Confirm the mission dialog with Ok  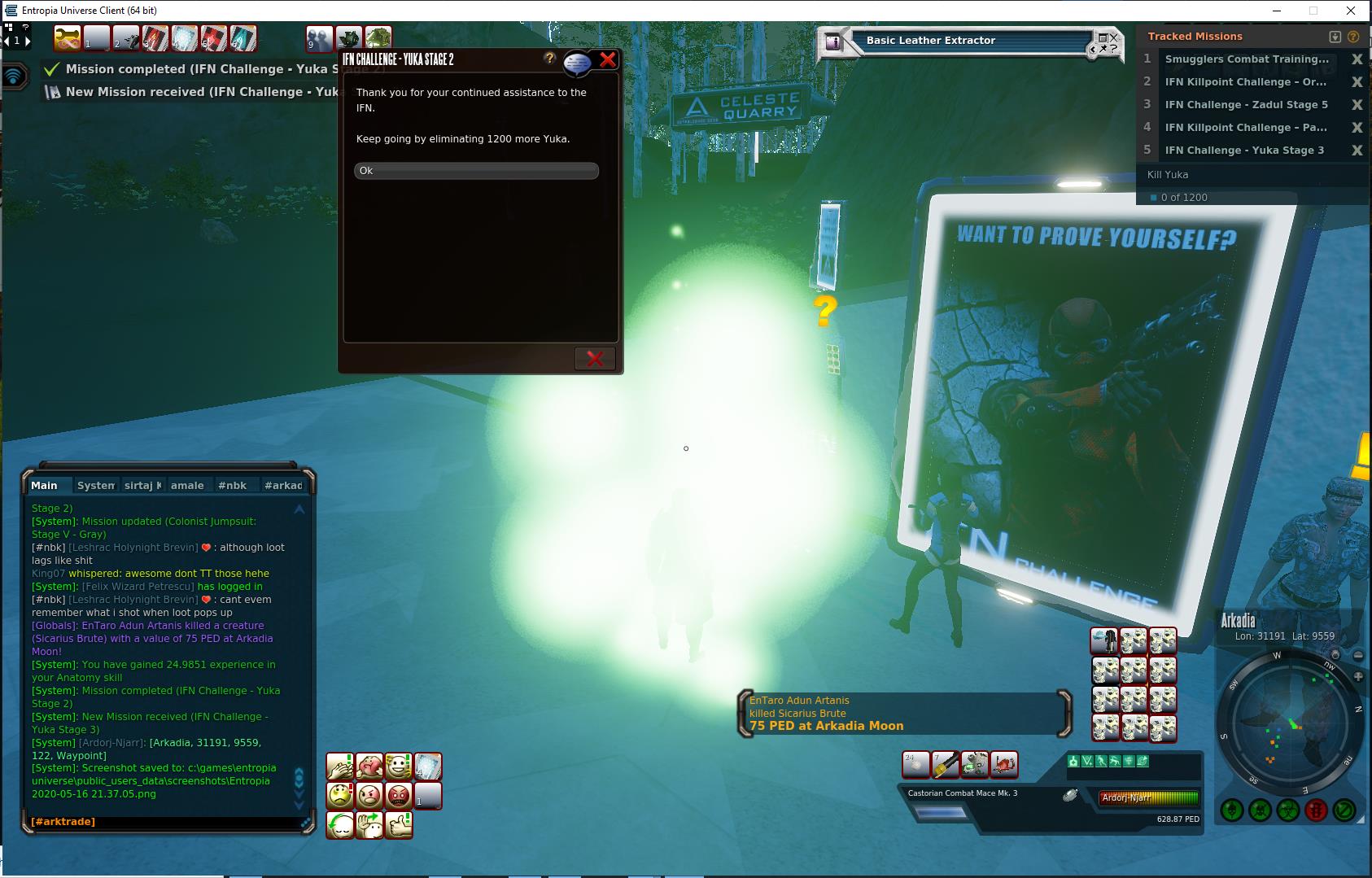tap(476, 171)
